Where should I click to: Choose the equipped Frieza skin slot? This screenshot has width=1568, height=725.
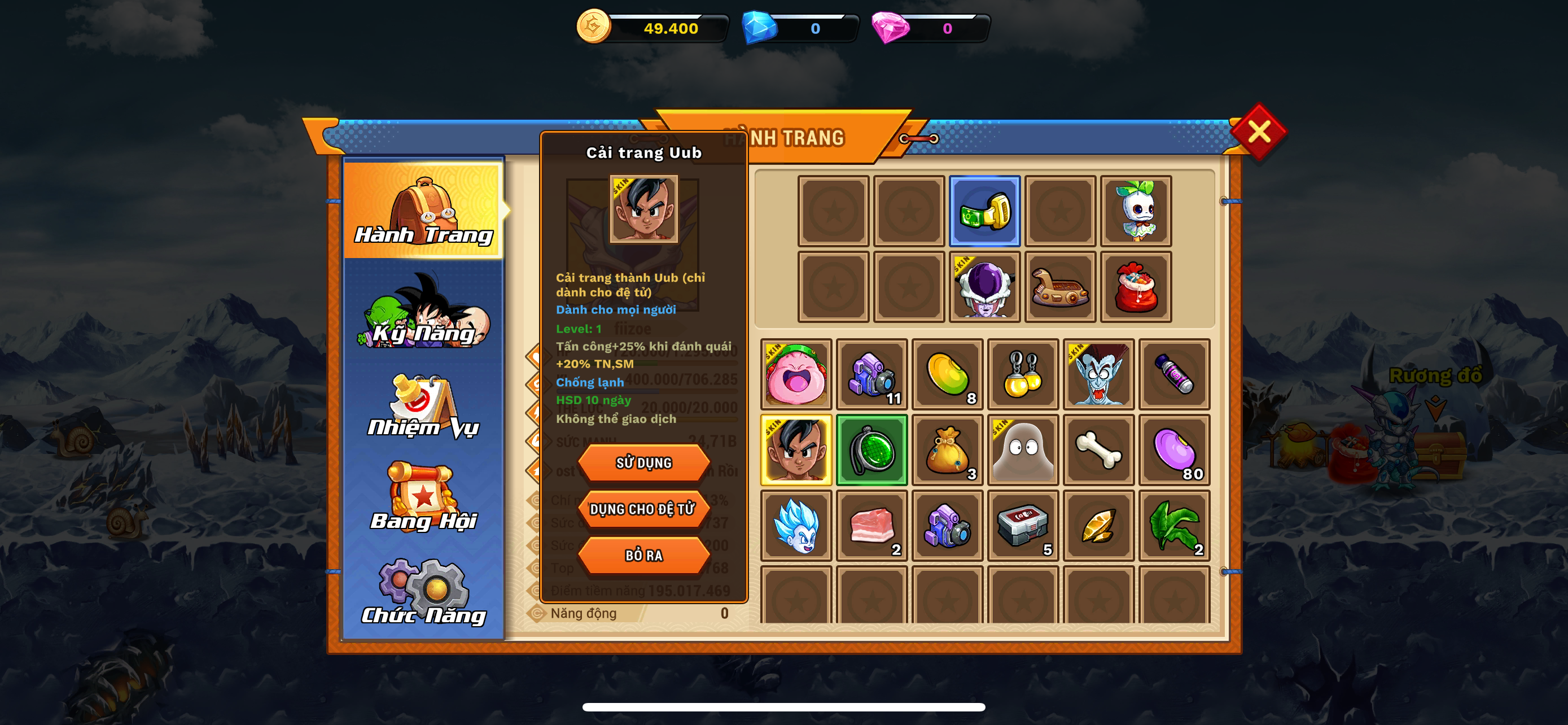(984, 287)
